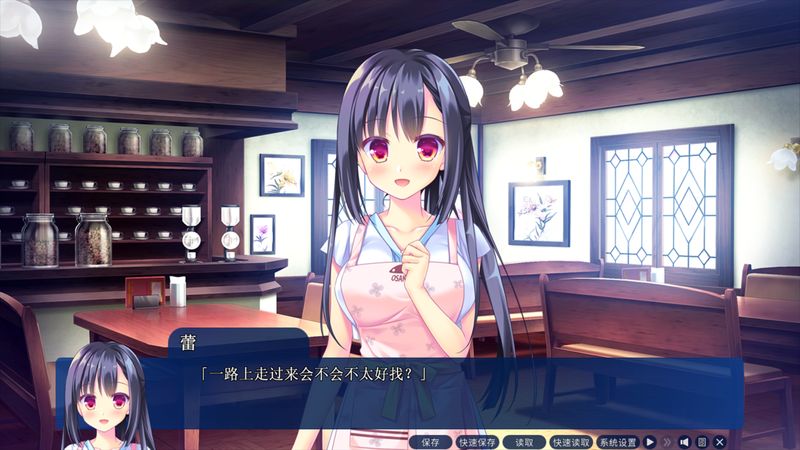Choose 快速保存 quick save
Screen dimensions: 800x450
(477, 442)
